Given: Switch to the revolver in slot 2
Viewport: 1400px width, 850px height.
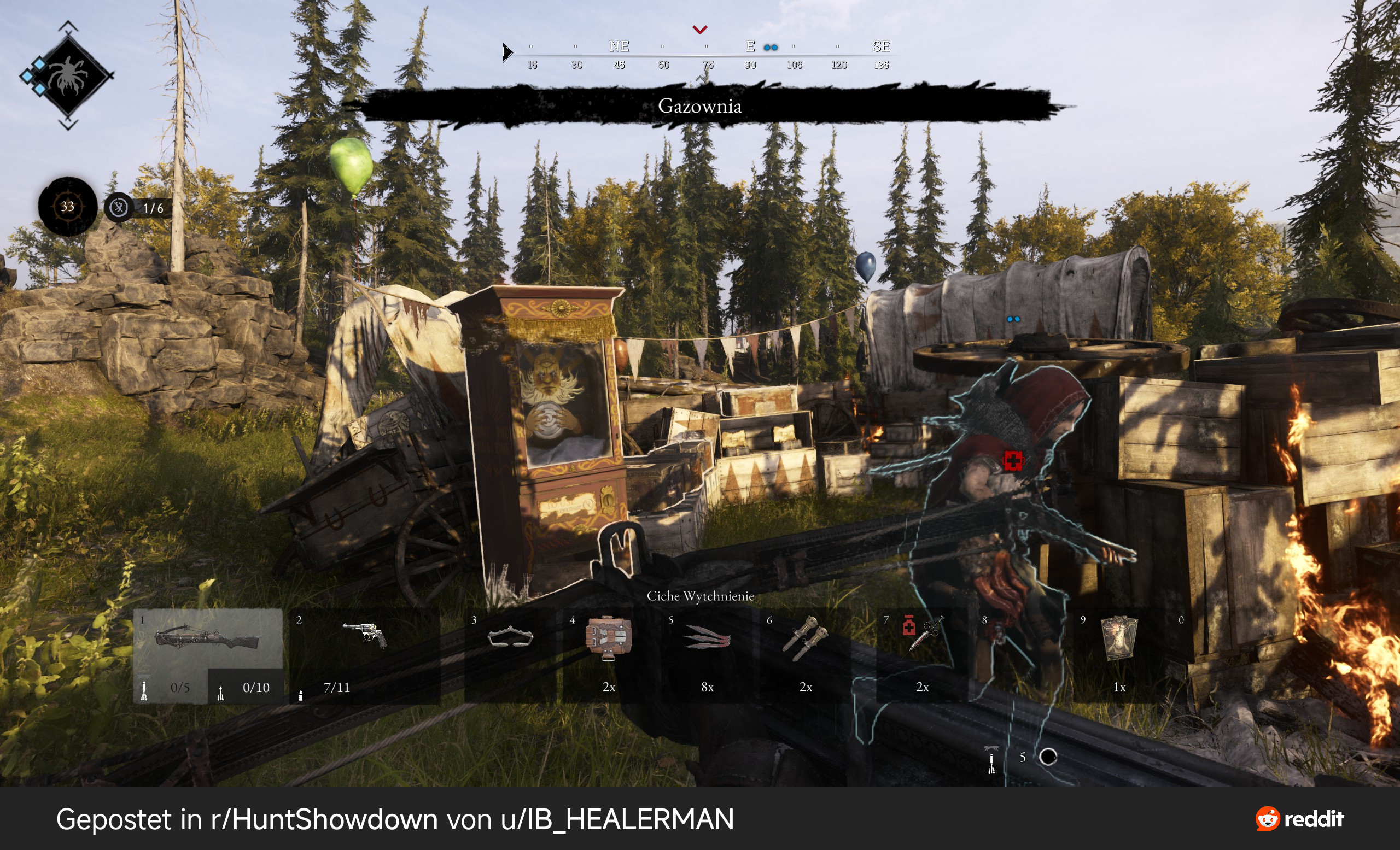Looking at the screenshot, I should pos(364,634).
